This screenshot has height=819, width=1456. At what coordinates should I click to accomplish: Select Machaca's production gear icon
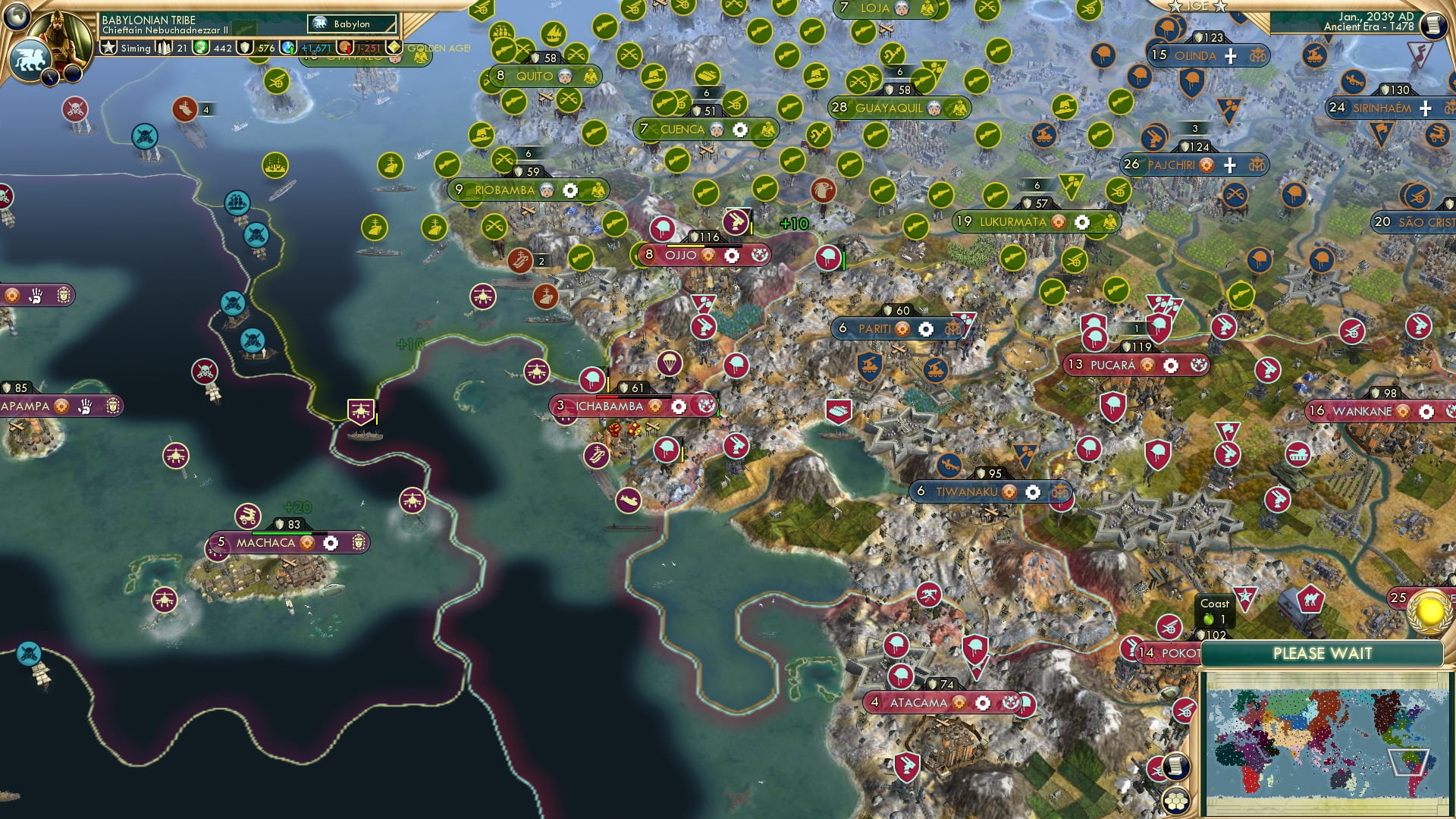(x=331, y=542)
